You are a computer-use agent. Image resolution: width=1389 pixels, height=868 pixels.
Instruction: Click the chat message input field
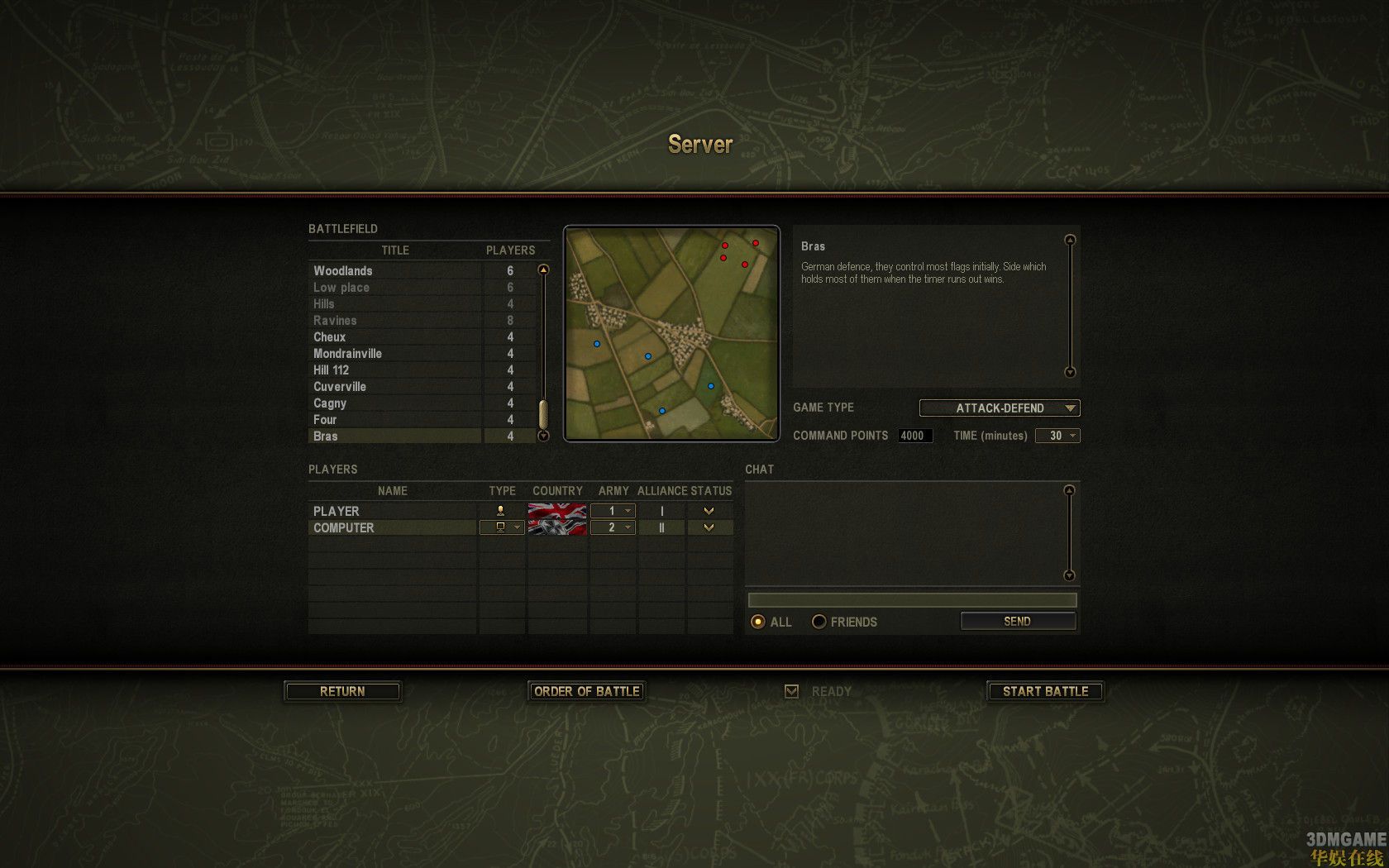point(912,600)
